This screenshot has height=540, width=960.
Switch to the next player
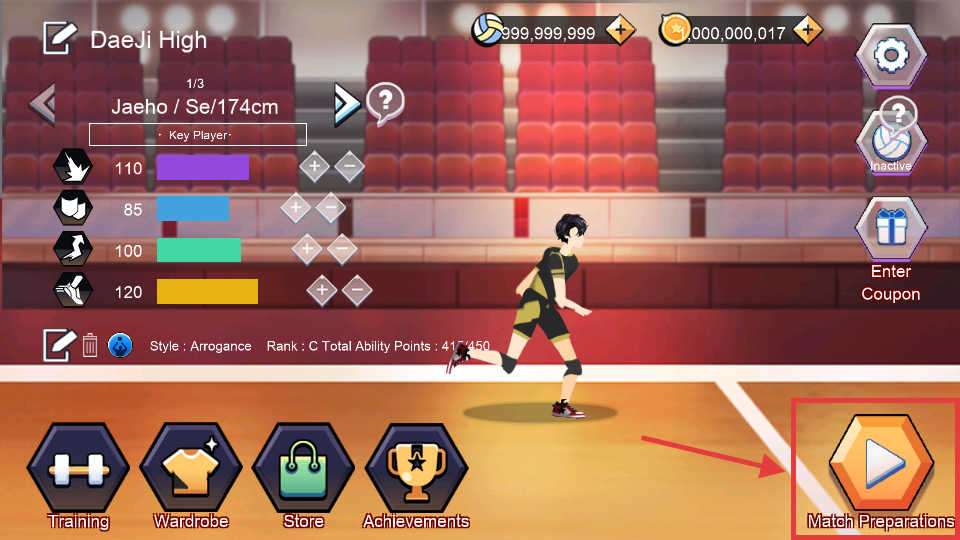tap(345, 102)
